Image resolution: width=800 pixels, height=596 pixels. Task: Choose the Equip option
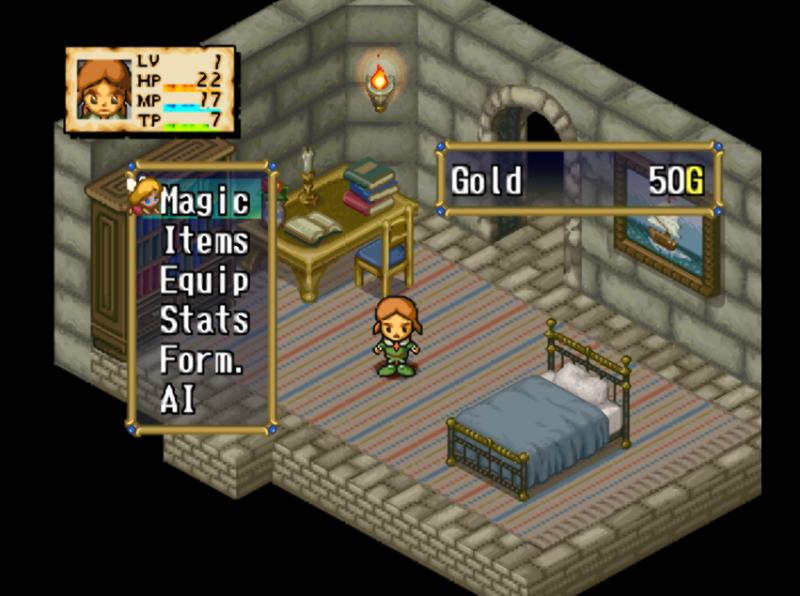click(204, 281)
